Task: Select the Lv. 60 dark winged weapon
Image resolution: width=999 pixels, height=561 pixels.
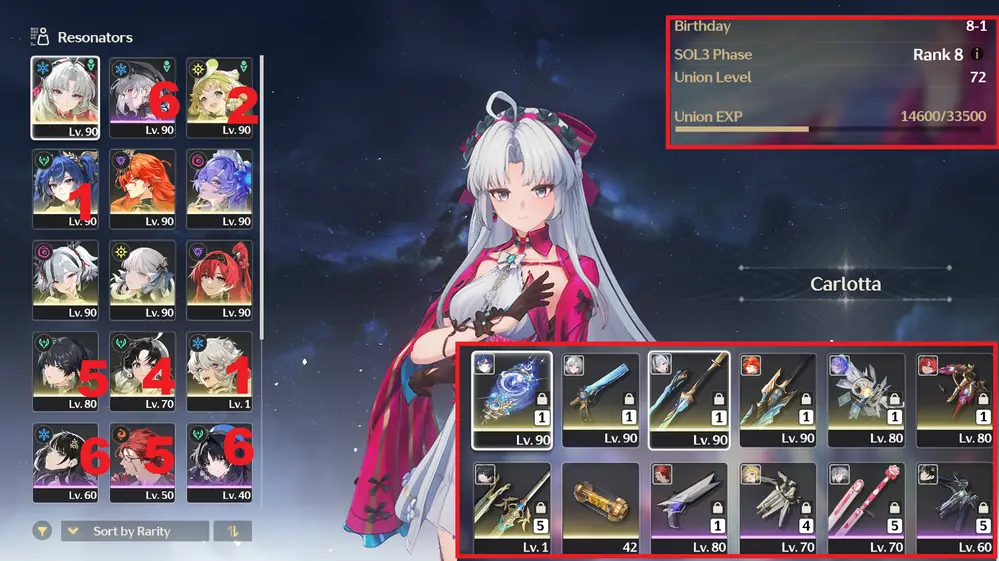Action: click(x=955, y=509)
